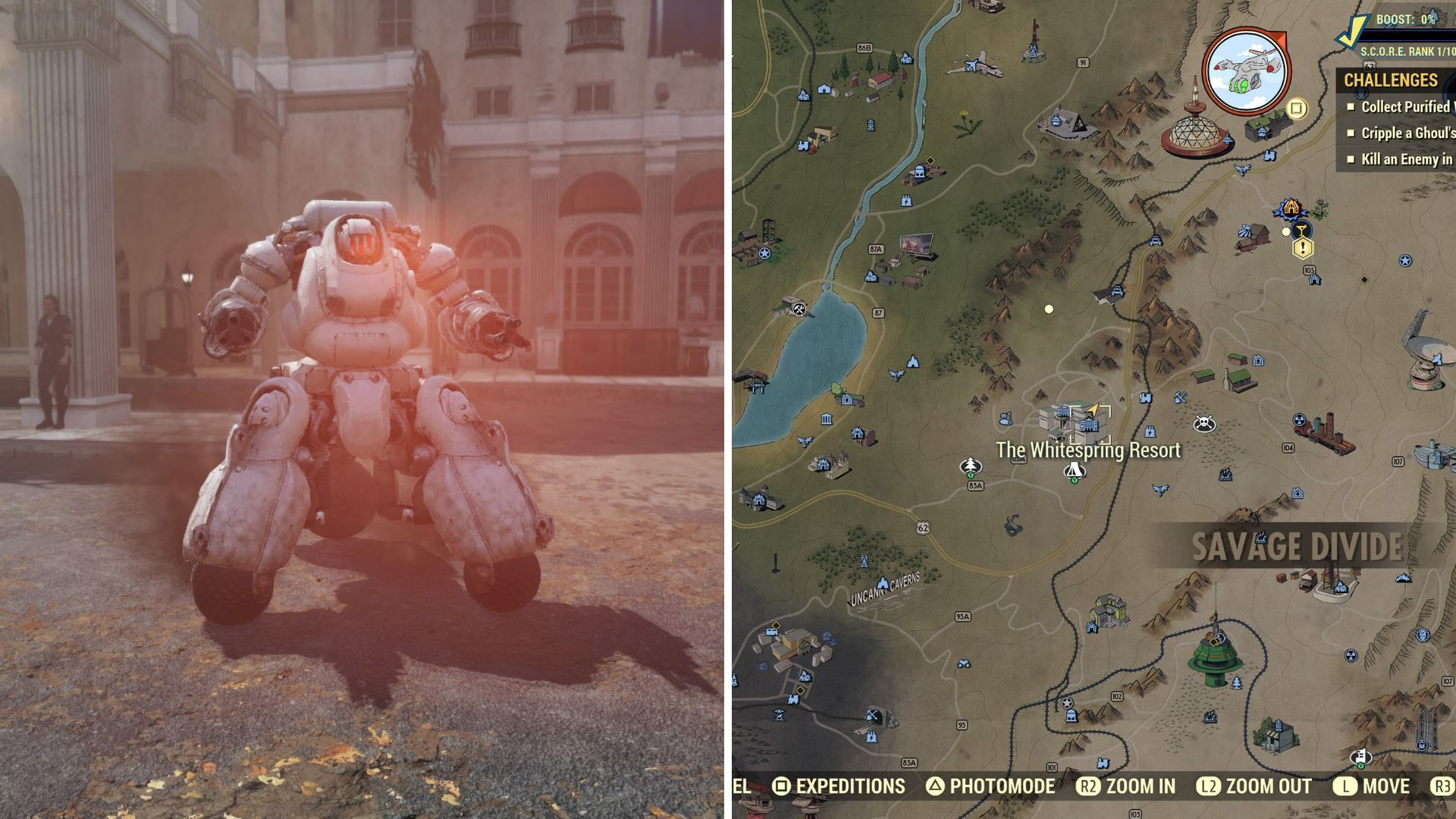Click the snake map icon south of Whitespring
The image size is (1456, 819).
point(1013,526)
